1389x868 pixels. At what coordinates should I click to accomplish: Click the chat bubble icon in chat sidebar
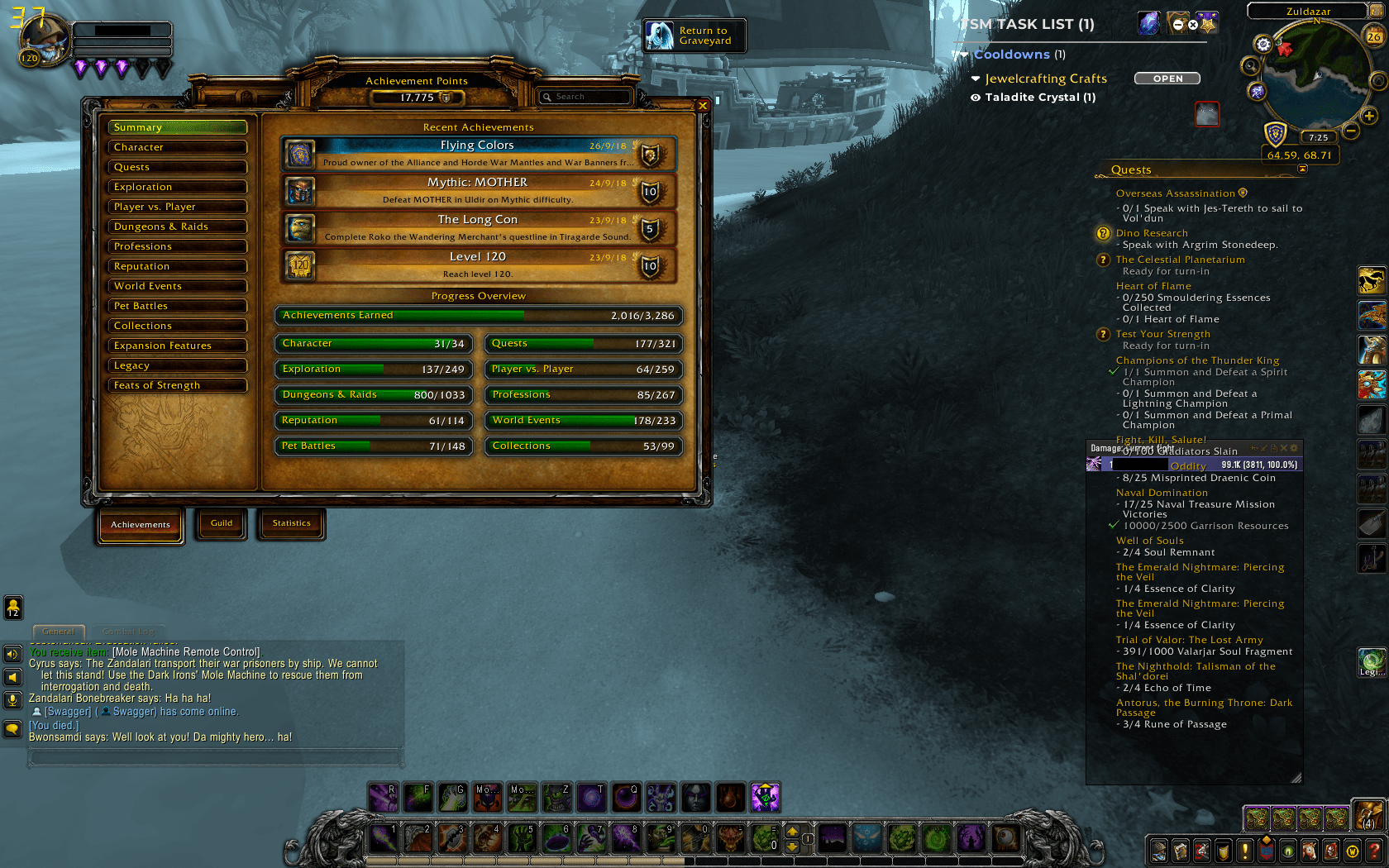click(12, 728)
